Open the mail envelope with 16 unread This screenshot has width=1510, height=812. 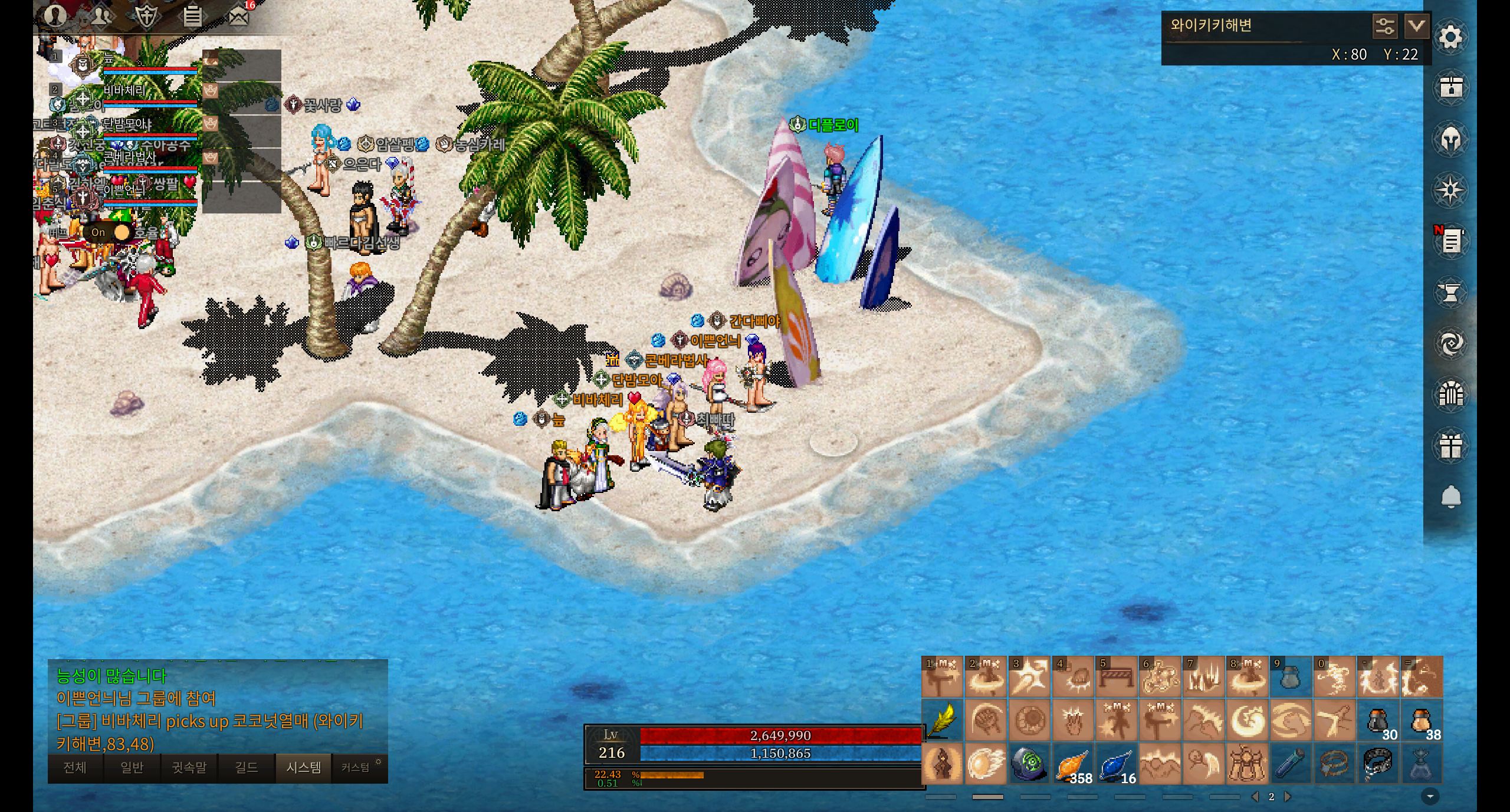coord(238,16)
